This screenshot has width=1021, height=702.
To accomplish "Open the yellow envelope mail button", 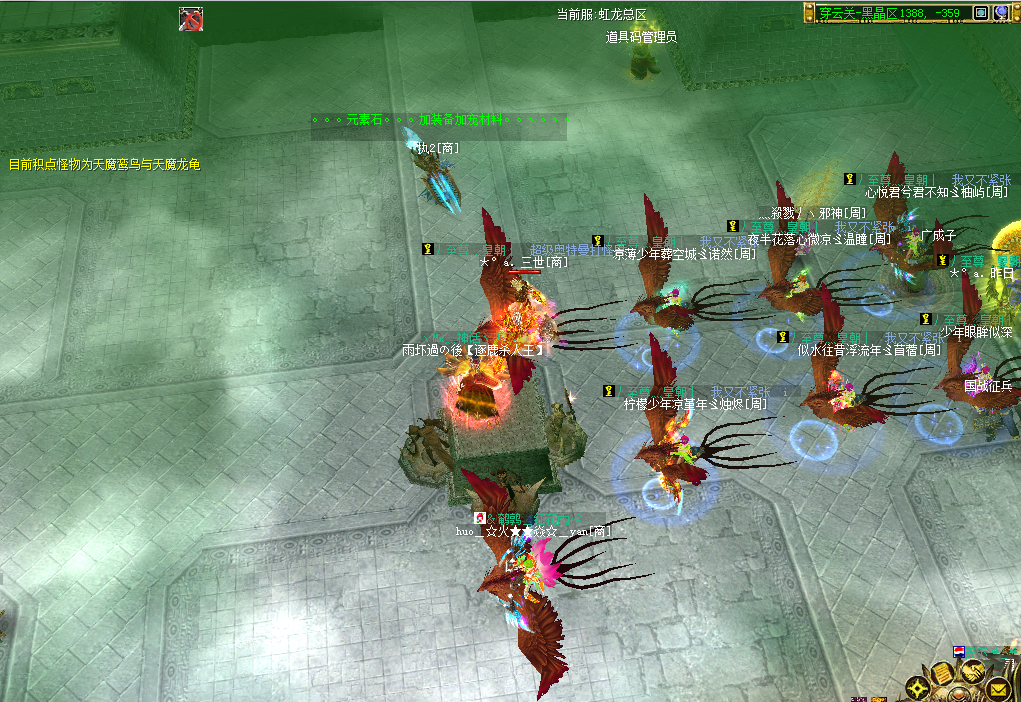I will point(997,688).
